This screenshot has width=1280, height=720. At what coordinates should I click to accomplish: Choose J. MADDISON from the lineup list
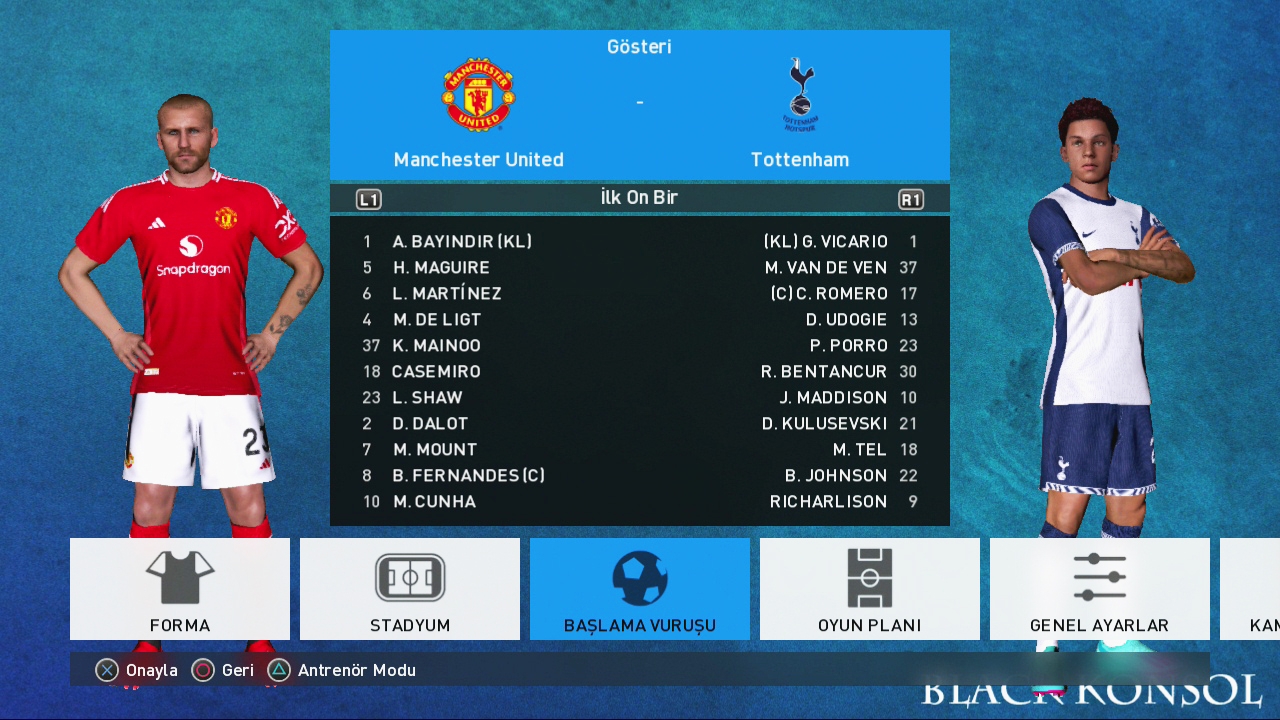pos(833,398)
